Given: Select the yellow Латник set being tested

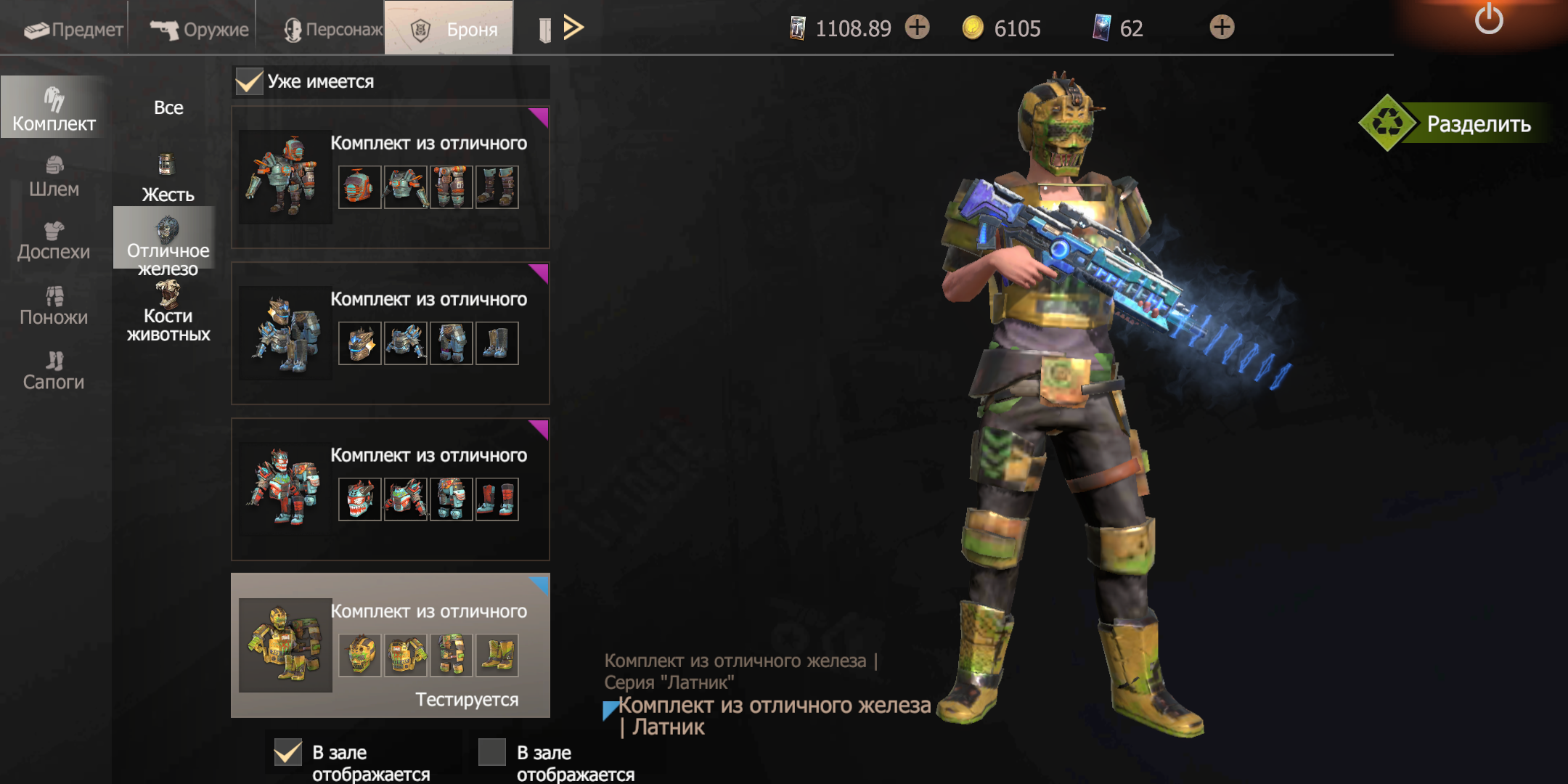Looking at the screenshot, I should (x=390, y=645).
